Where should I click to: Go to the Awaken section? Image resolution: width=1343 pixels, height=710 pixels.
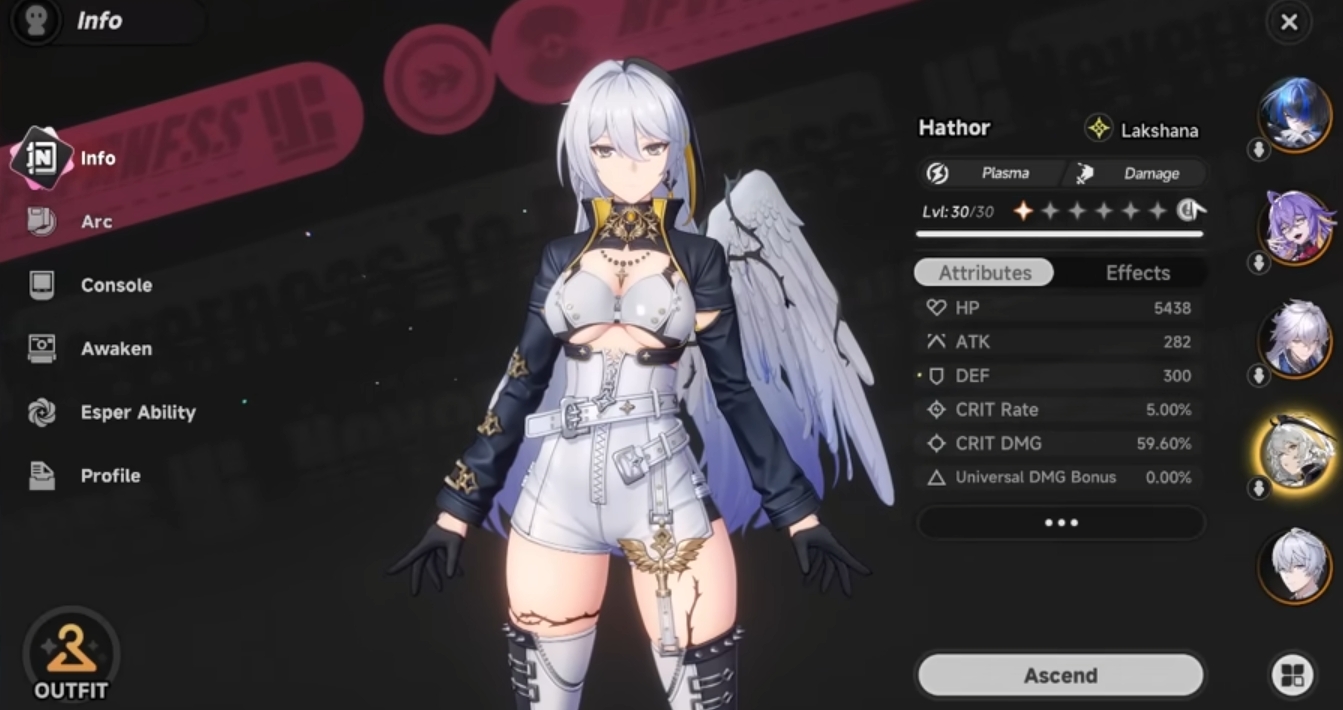pos(115,349)
